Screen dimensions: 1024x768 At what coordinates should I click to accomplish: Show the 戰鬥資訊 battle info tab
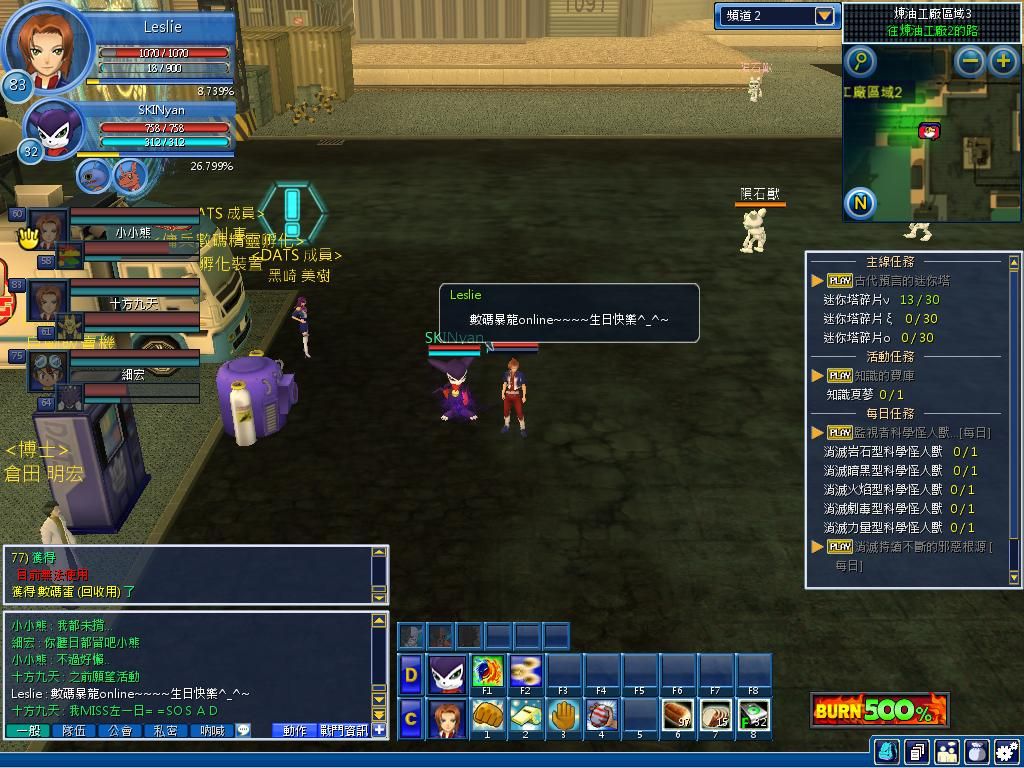[343, 731]
